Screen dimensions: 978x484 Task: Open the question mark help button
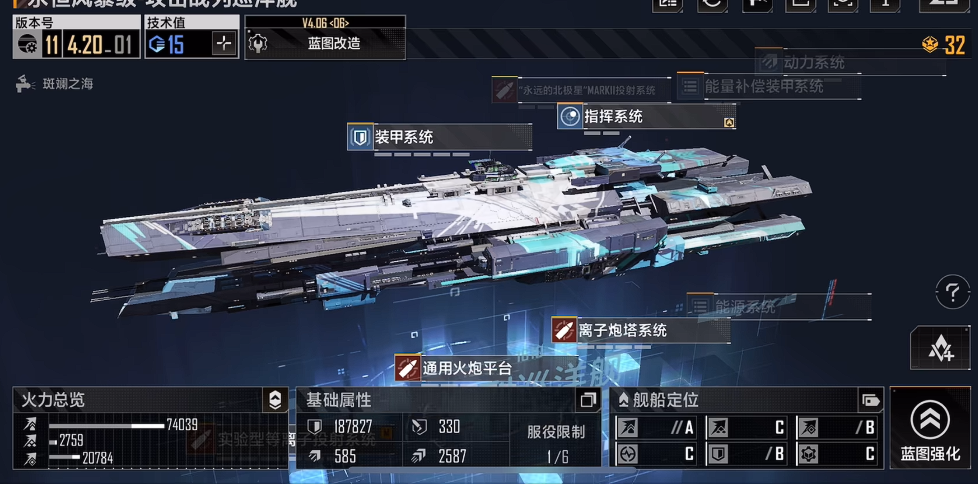coord(951,293)
